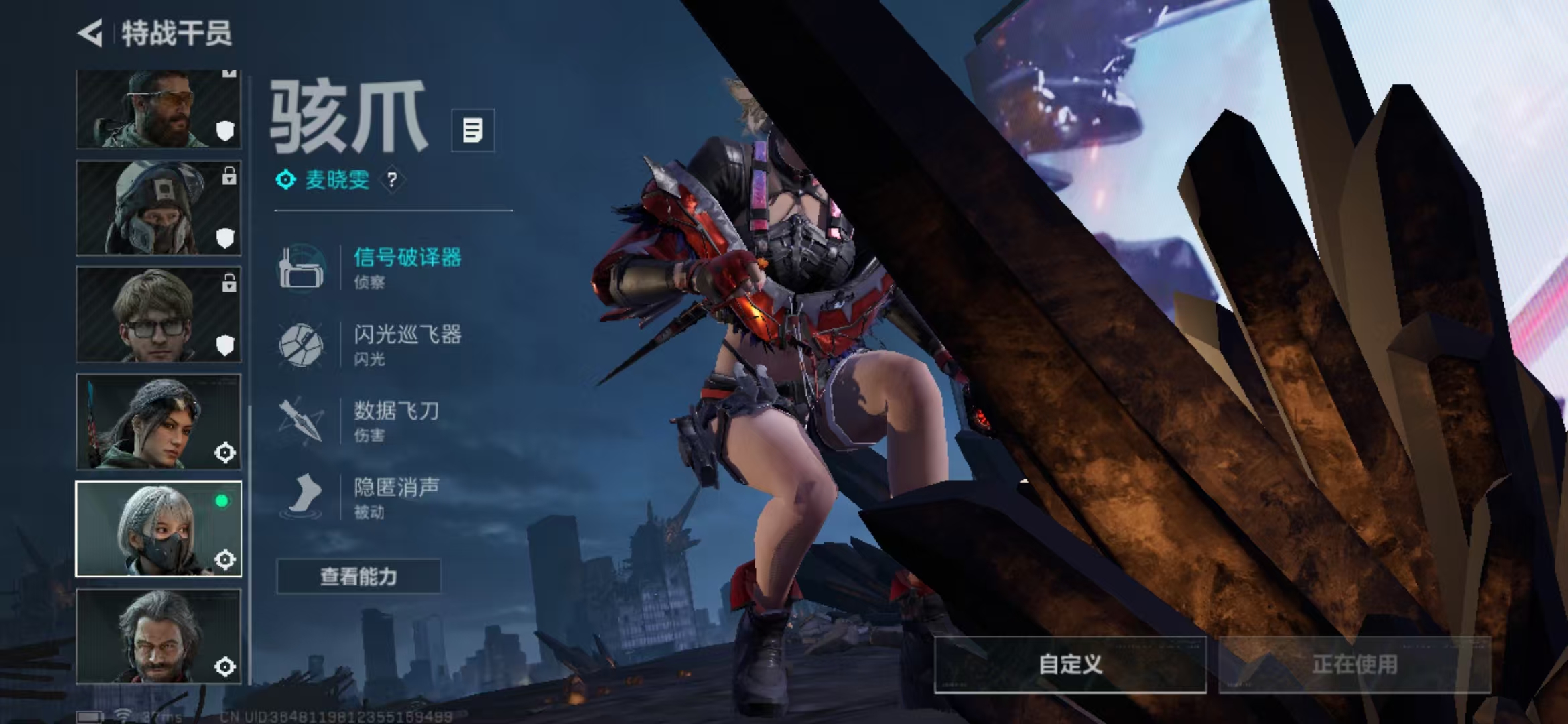Open 查看能力 ability details
This screenshot has height=724, width=1568.
pyautogui.click(x=358, y=577)
